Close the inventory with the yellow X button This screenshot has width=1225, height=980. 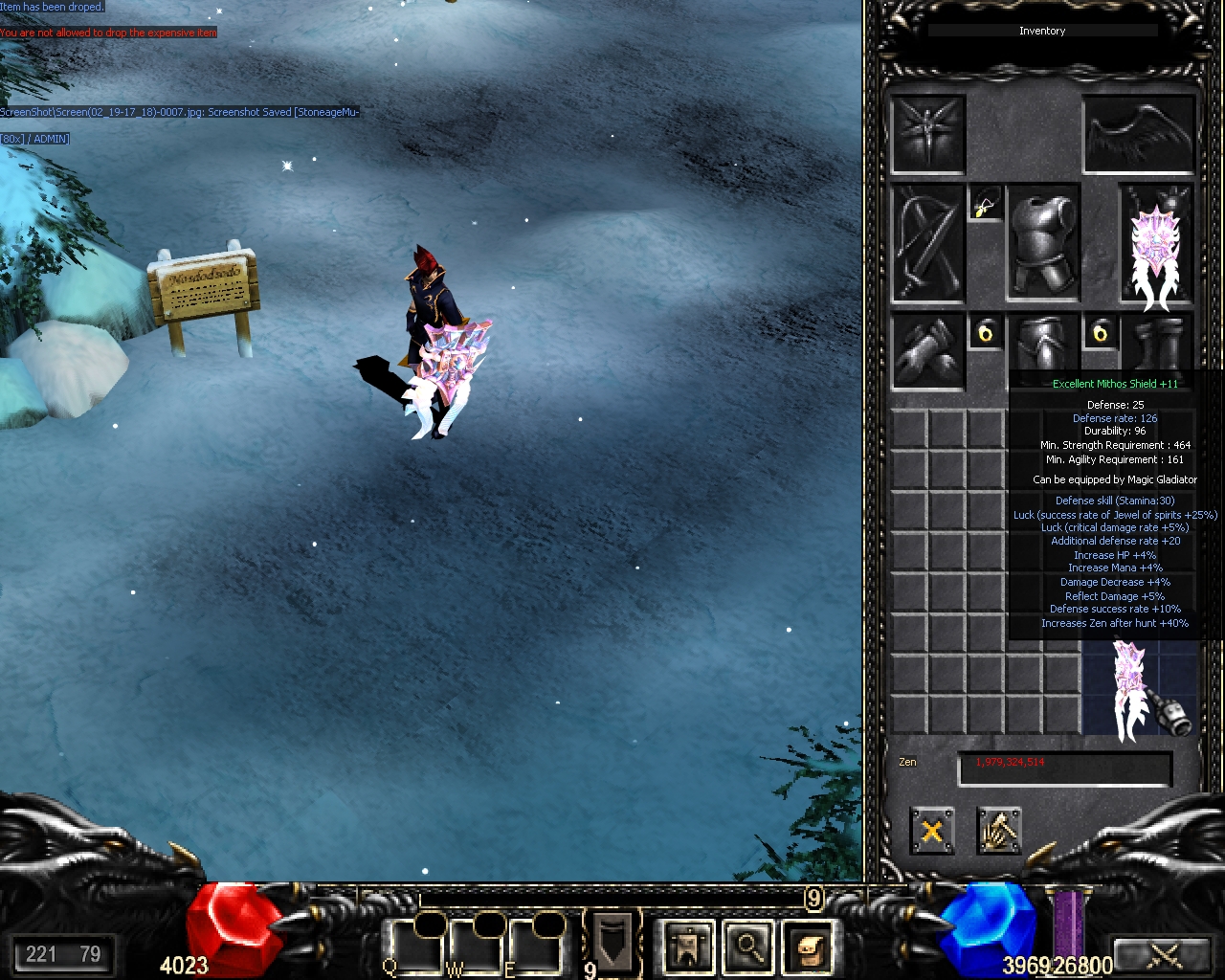(931, 830)
